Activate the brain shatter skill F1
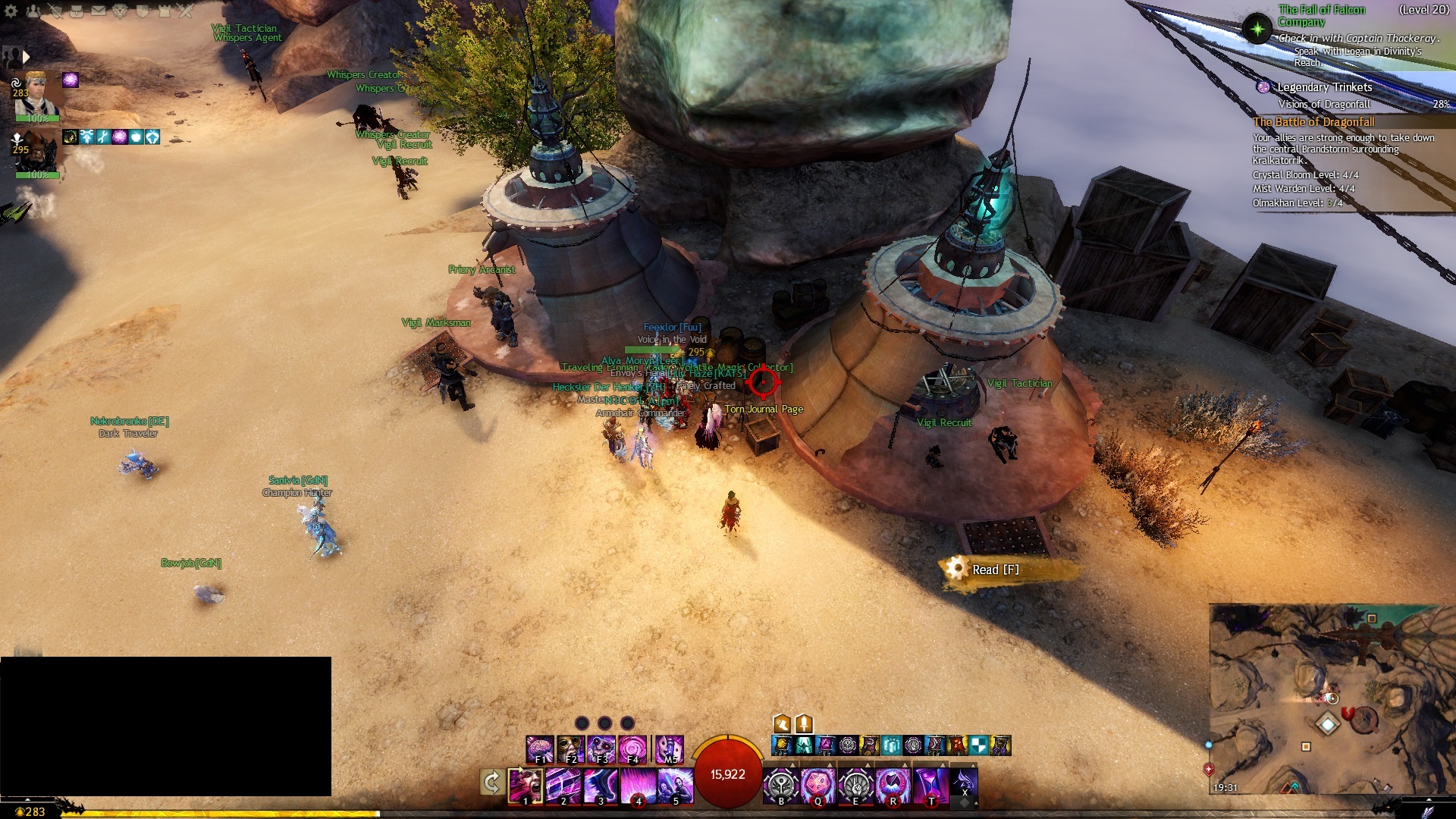 540,748
